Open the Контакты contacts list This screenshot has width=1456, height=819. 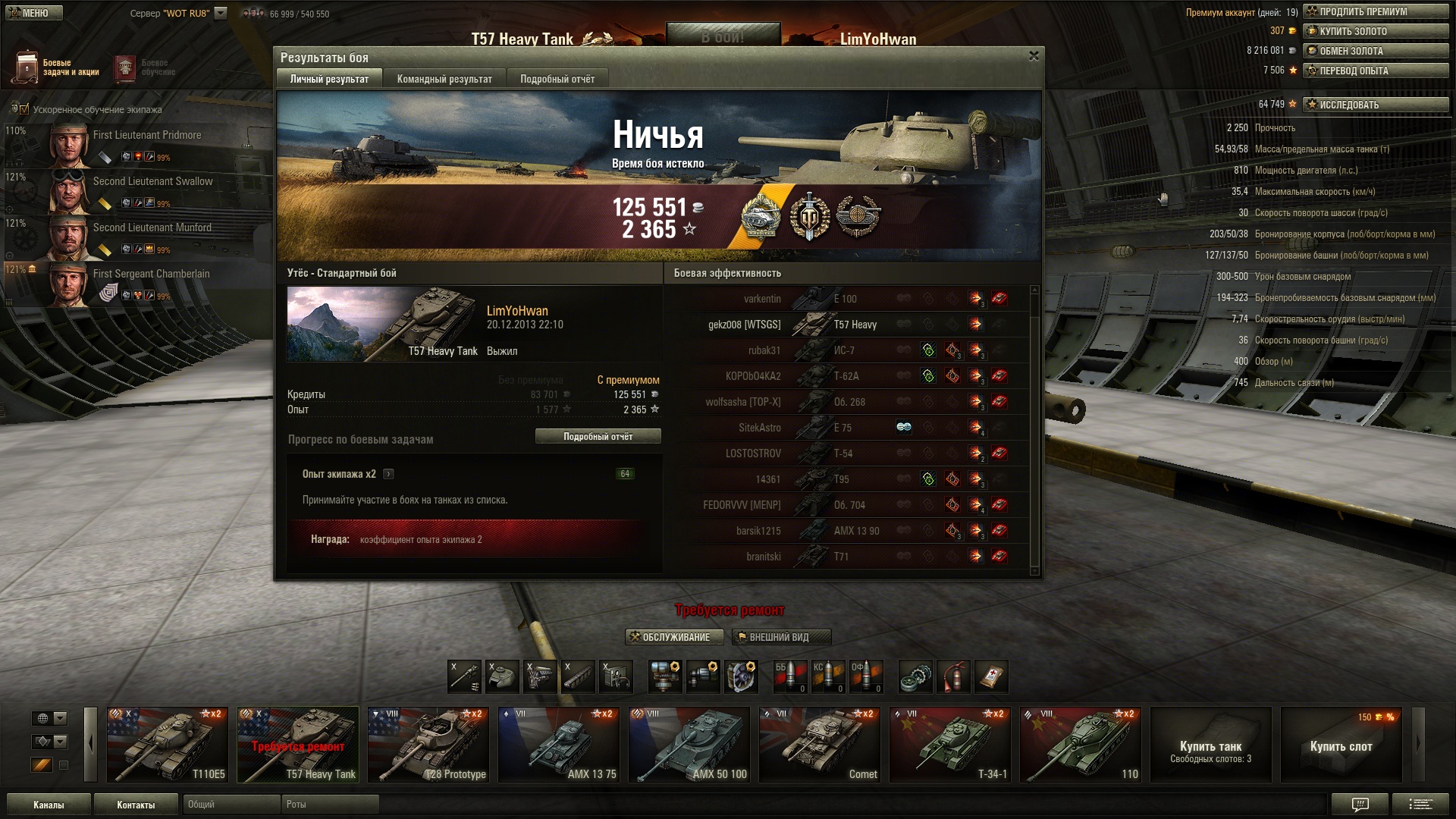tap(136, 805)
